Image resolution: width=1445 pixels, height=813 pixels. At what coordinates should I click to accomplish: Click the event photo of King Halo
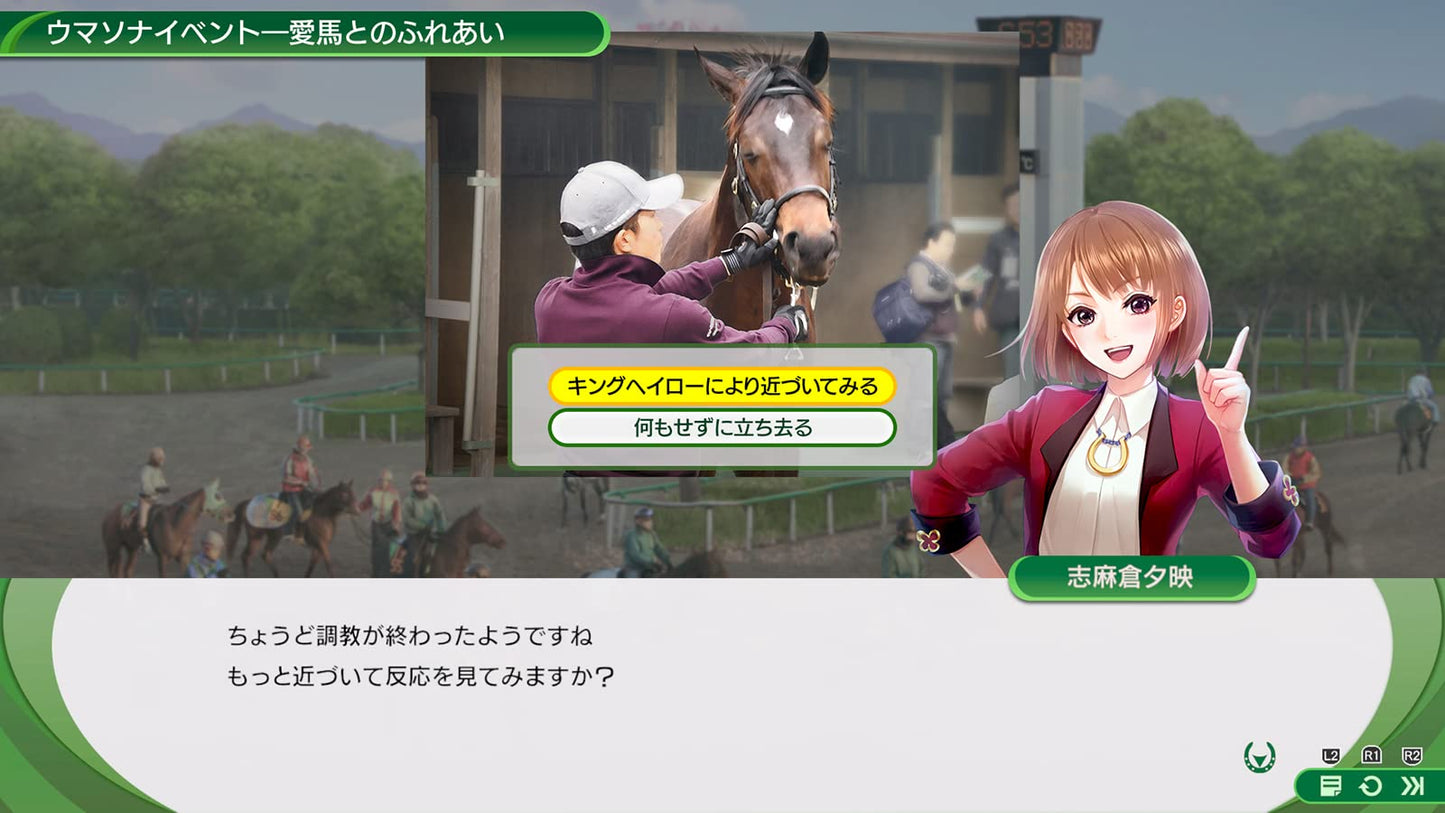(x=720, y=180)
